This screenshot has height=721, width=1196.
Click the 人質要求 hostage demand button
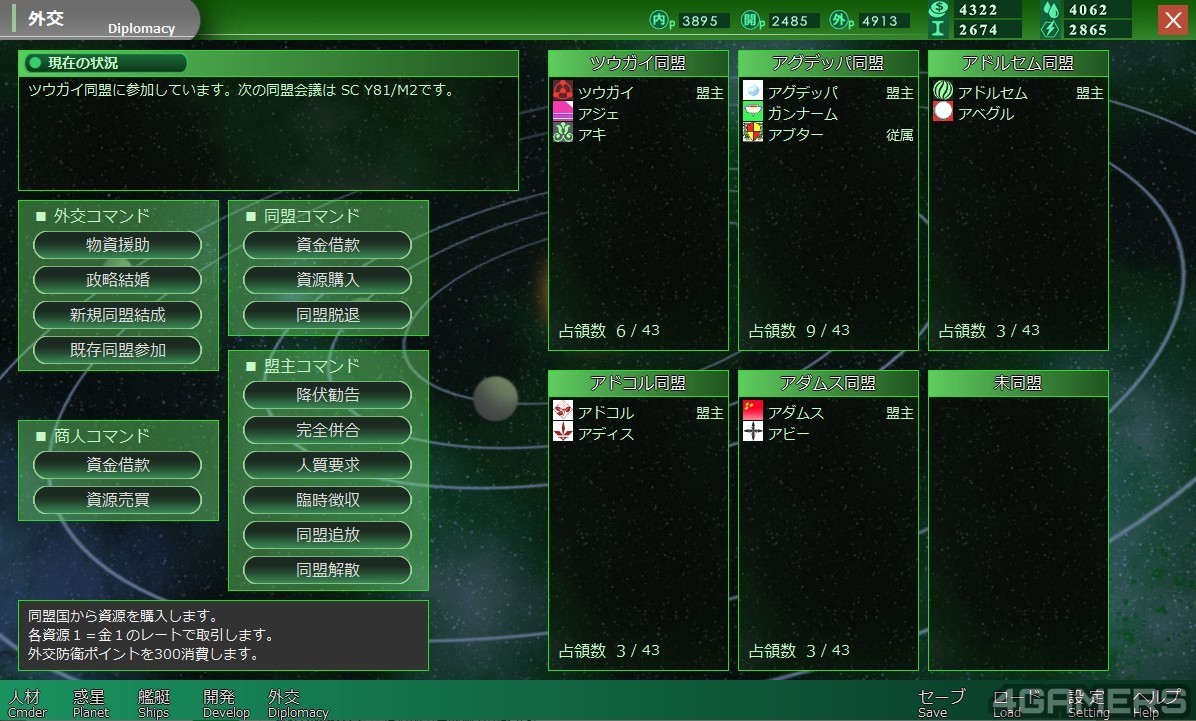point(328,465)
